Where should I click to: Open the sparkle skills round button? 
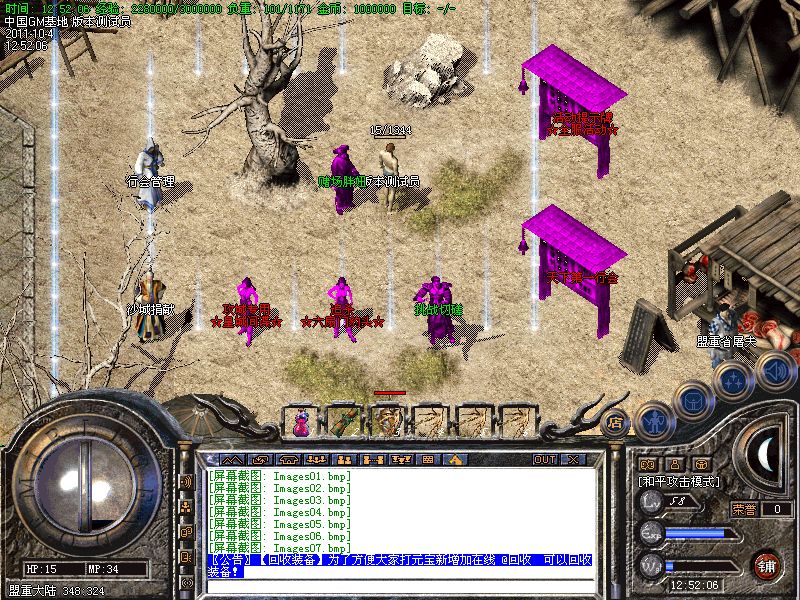click(x=733, y=381)
